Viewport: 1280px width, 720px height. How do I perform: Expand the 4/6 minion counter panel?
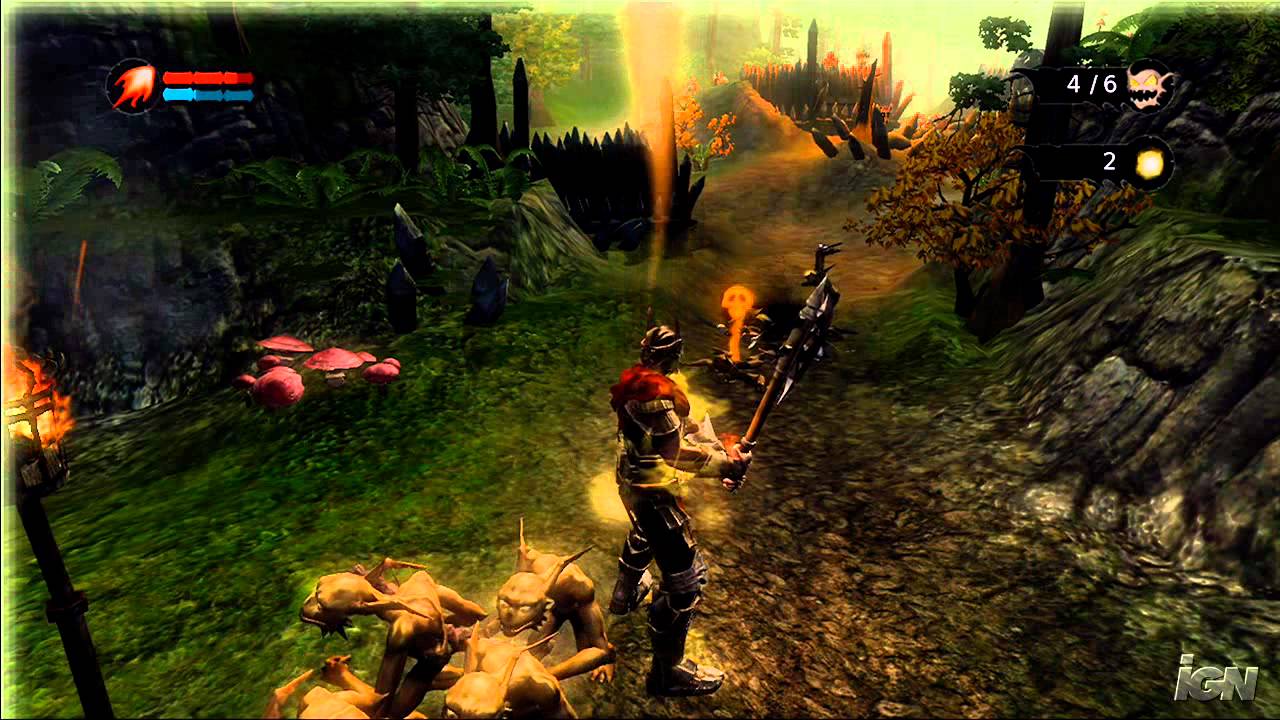click(x=1090, y=85)
